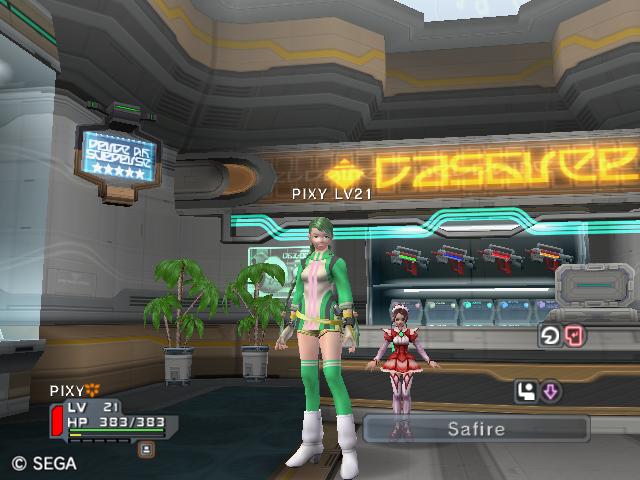The image size is (640, 480).
Task: Open the small status icon below HP panel
Action: point(145,449)
